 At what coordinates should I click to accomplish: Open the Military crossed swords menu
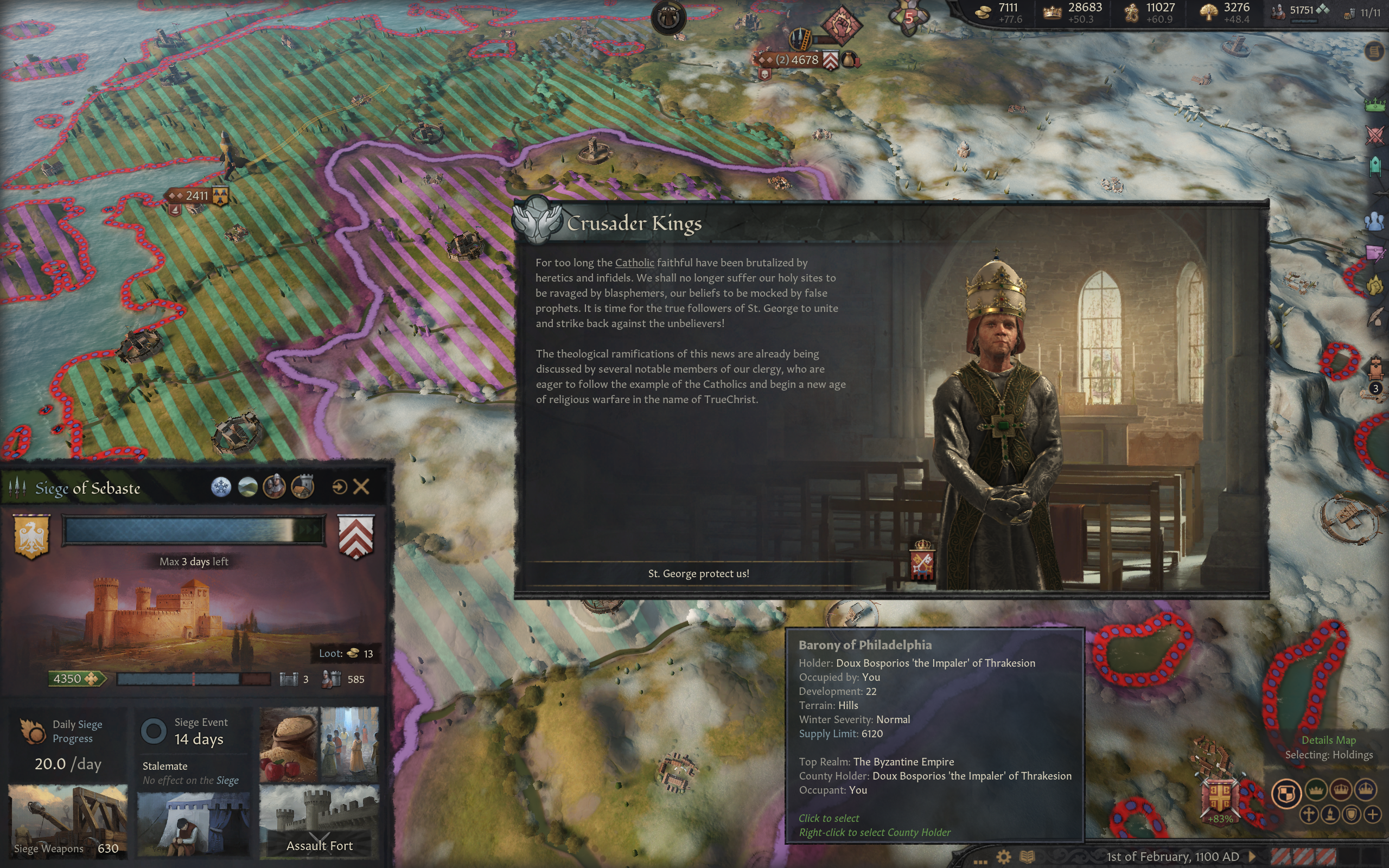(1375, 136)
